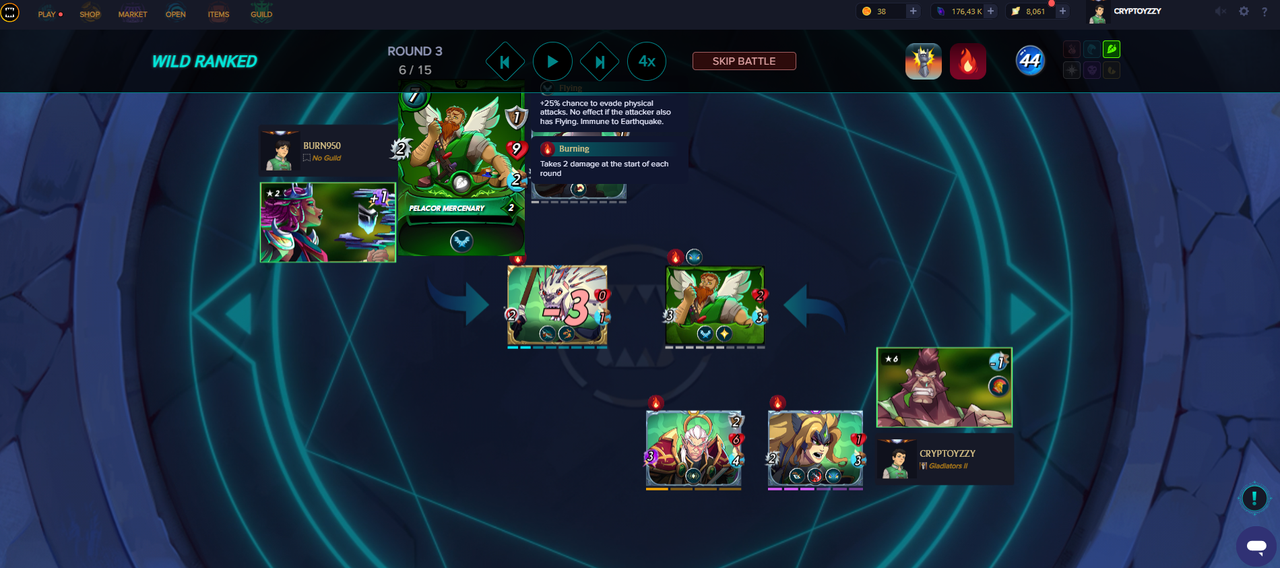Toggle the sound mute icon
Viewport: 1280px width, 568px height.
coord(1220,11)
